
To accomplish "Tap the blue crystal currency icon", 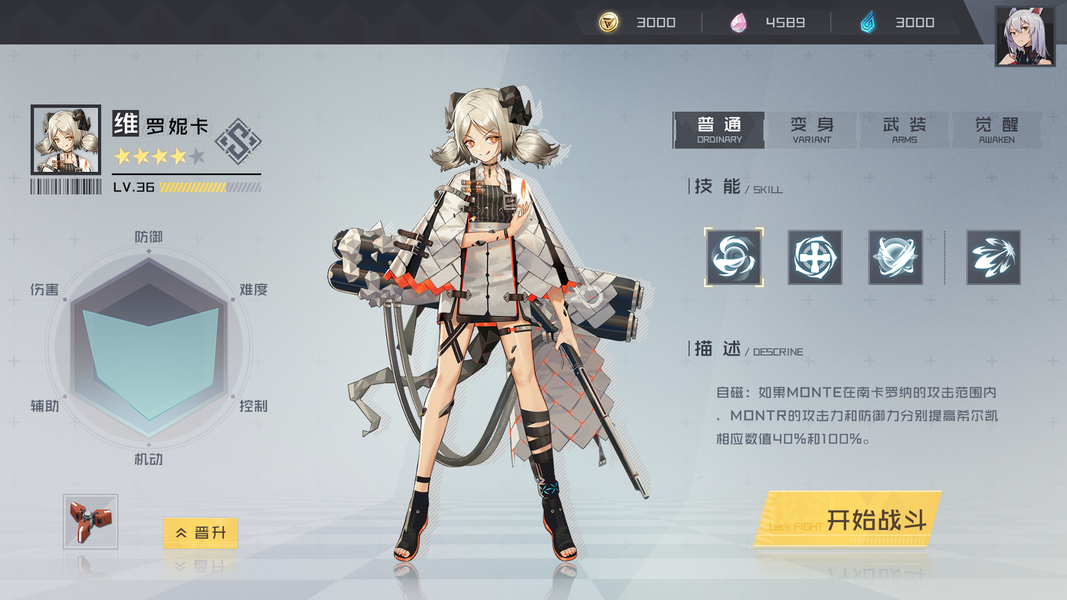I will (x=868, y=22).
